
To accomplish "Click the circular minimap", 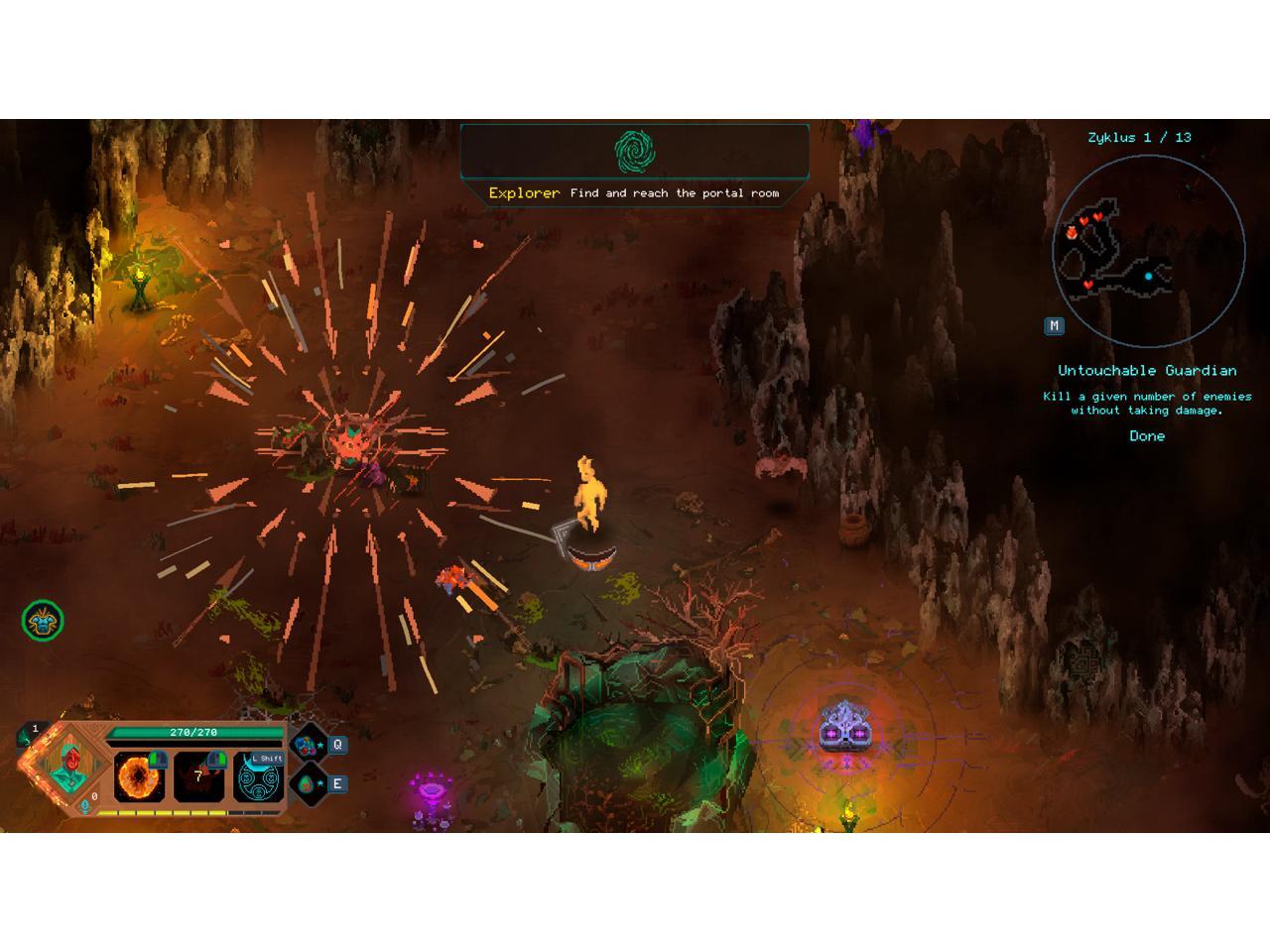I will point(1148,251).
